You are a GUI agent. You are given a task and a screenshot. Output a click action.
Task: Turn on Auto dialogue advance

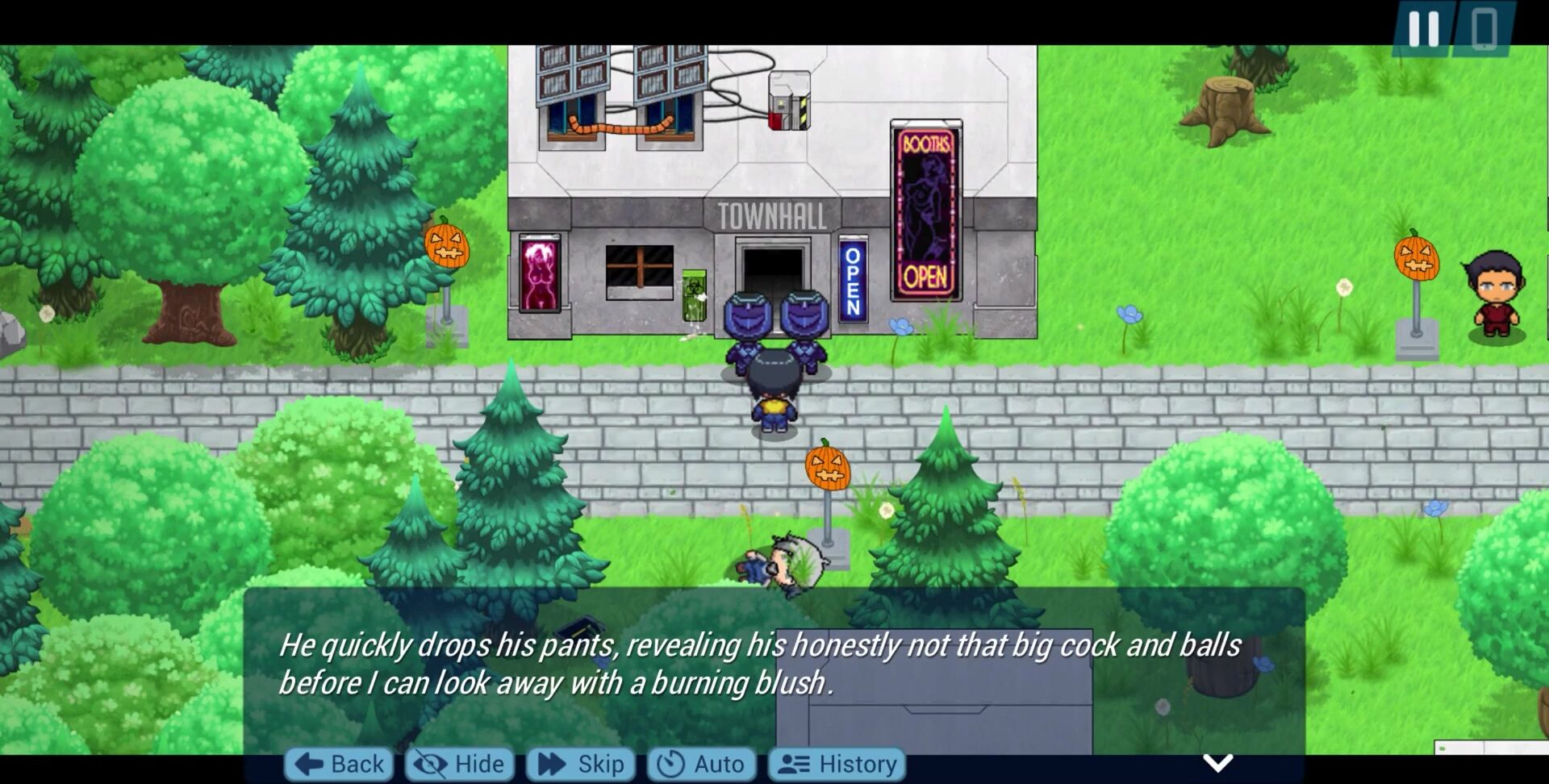pos(700,763)
